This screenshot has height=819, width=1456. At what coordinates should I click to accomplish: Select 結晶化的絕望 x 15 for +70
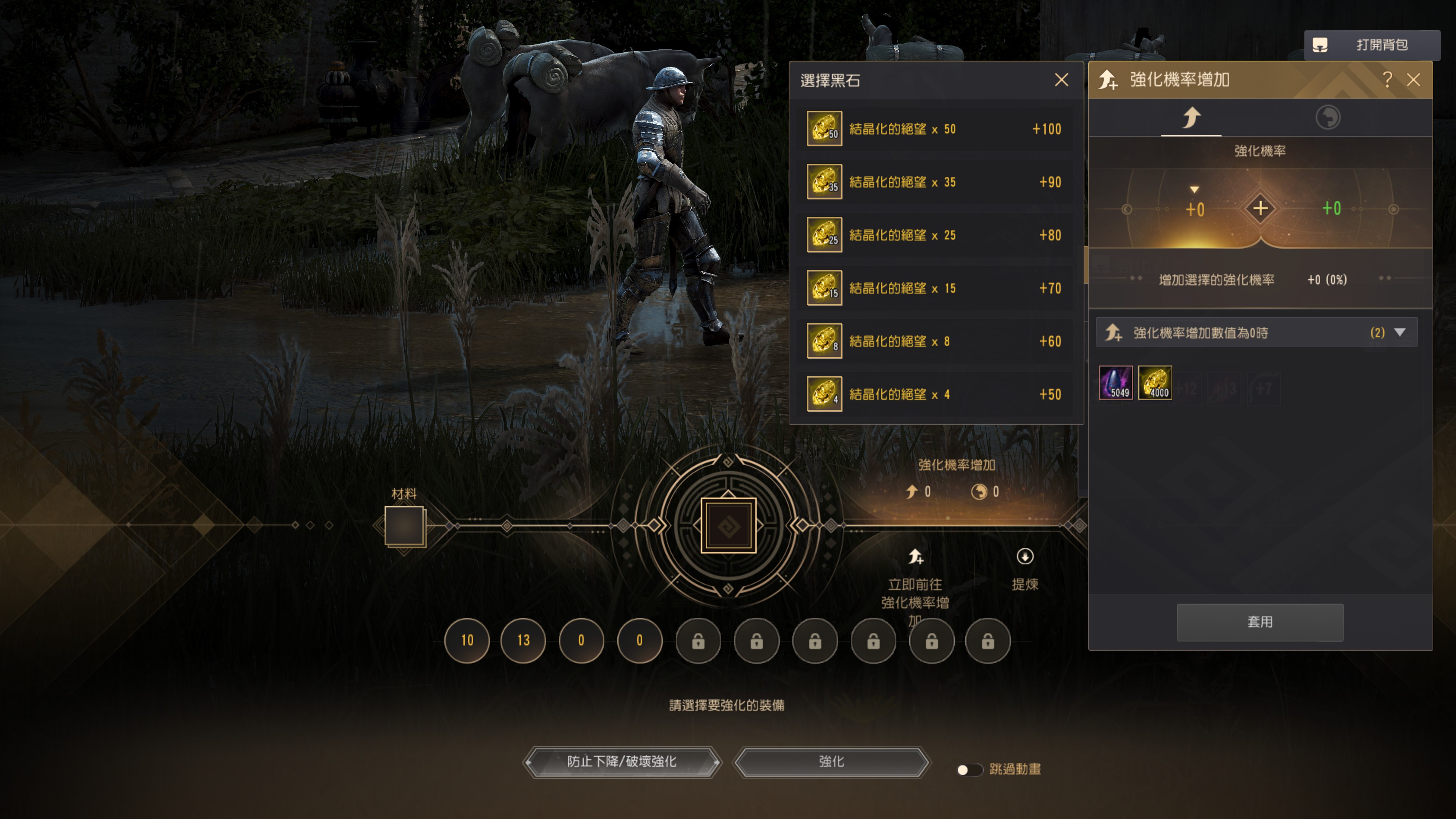(x=935, y=288)
